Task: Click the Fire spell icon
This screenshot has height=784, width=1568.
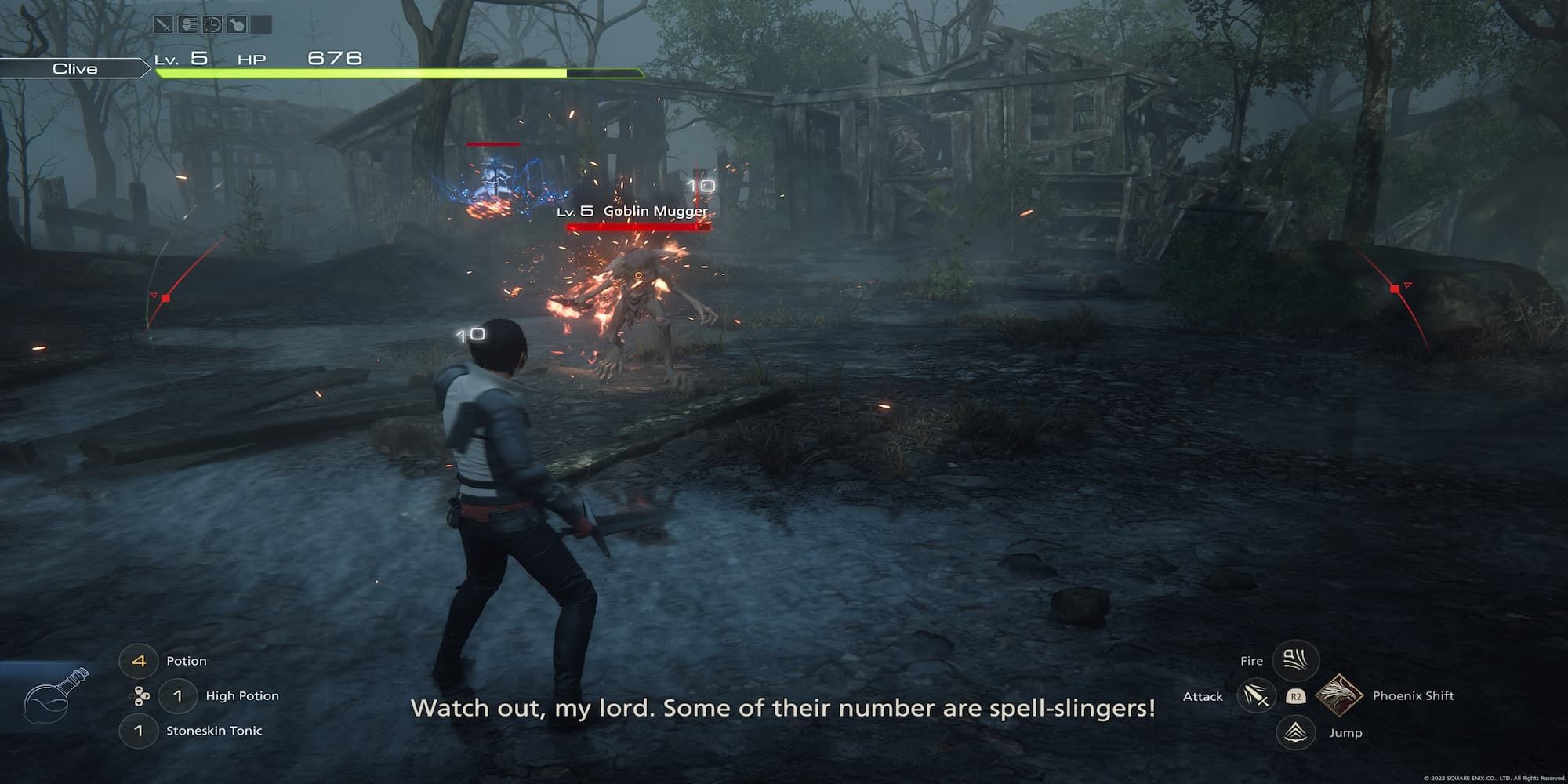Action: click(x=1295, y=660)
